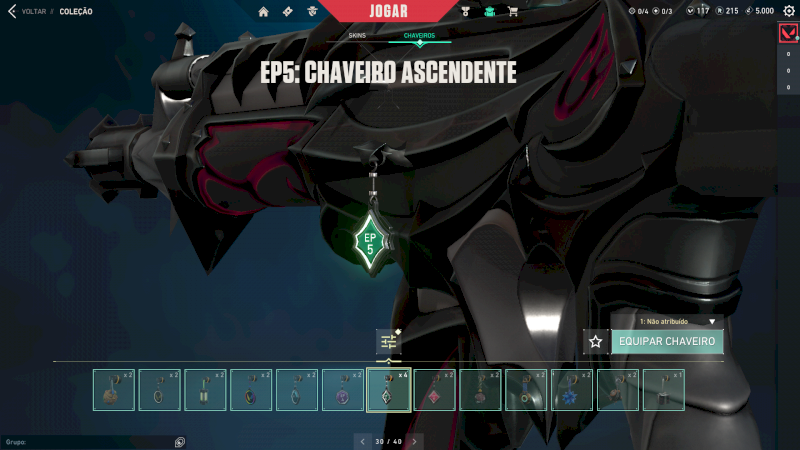800x450 pixels.
Task: Switch to the Skins tab
Action: [x=357, y=35]
